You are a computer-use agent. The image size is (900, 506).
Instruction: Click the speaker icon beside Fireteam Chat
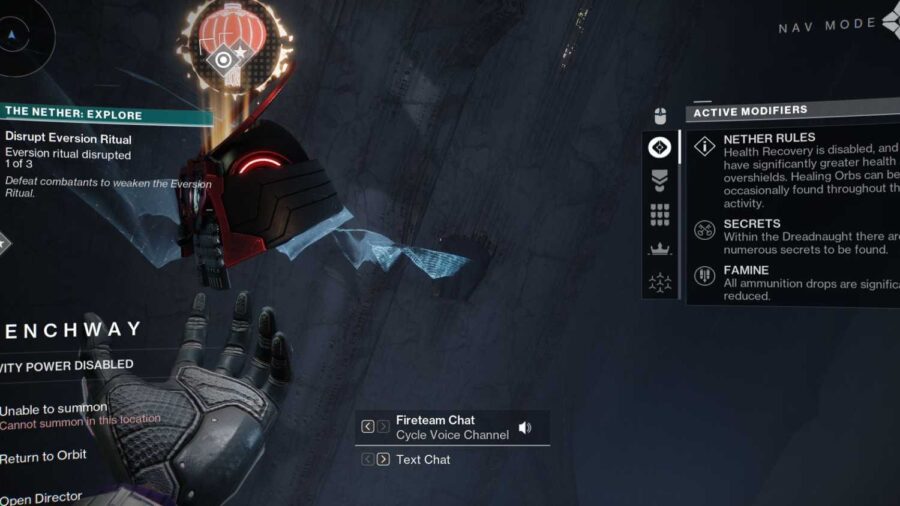tap(525, 427)
